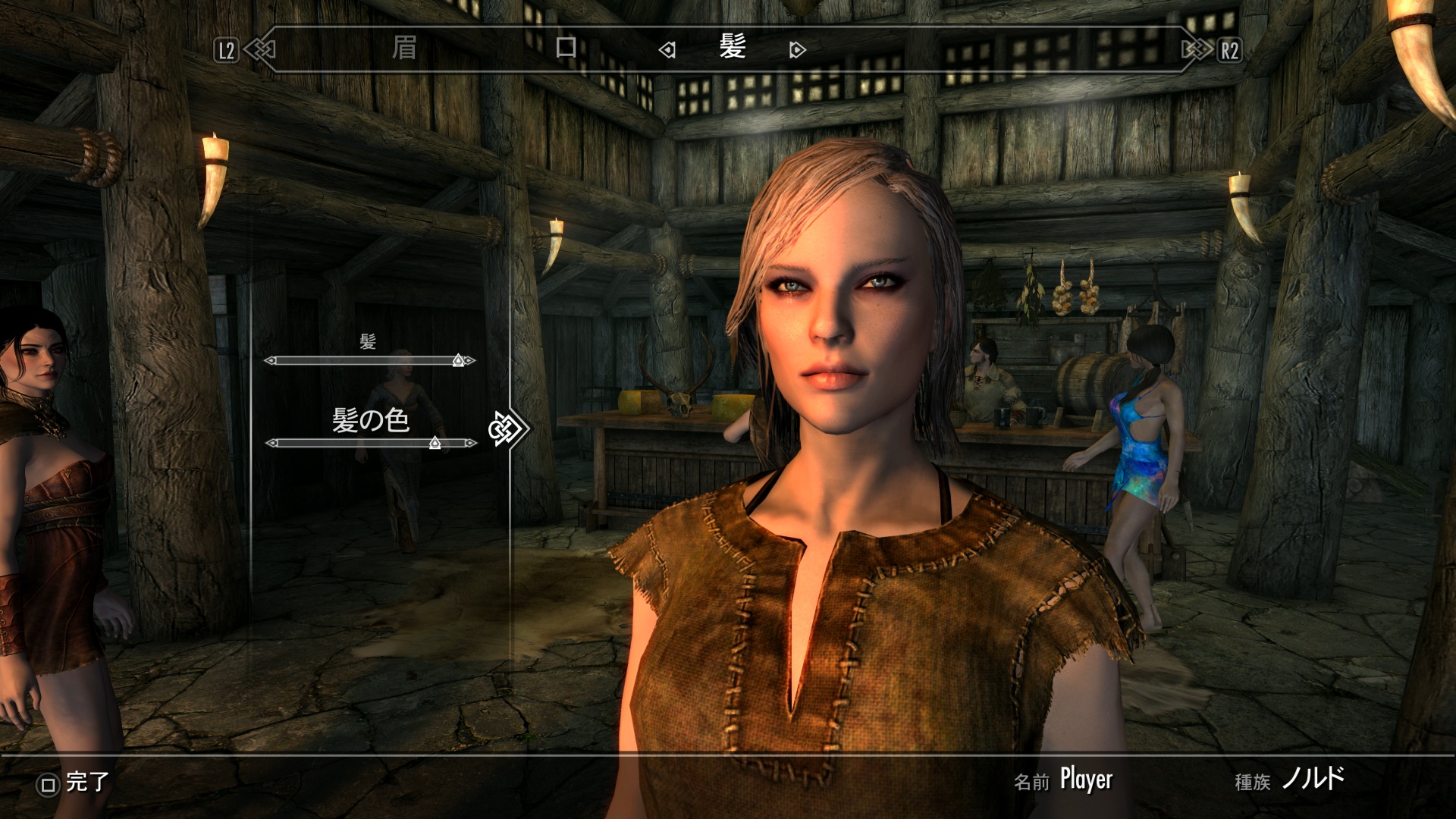
Task: Select the 髪 hairstyle menu entry
Action: coord(368,342)
